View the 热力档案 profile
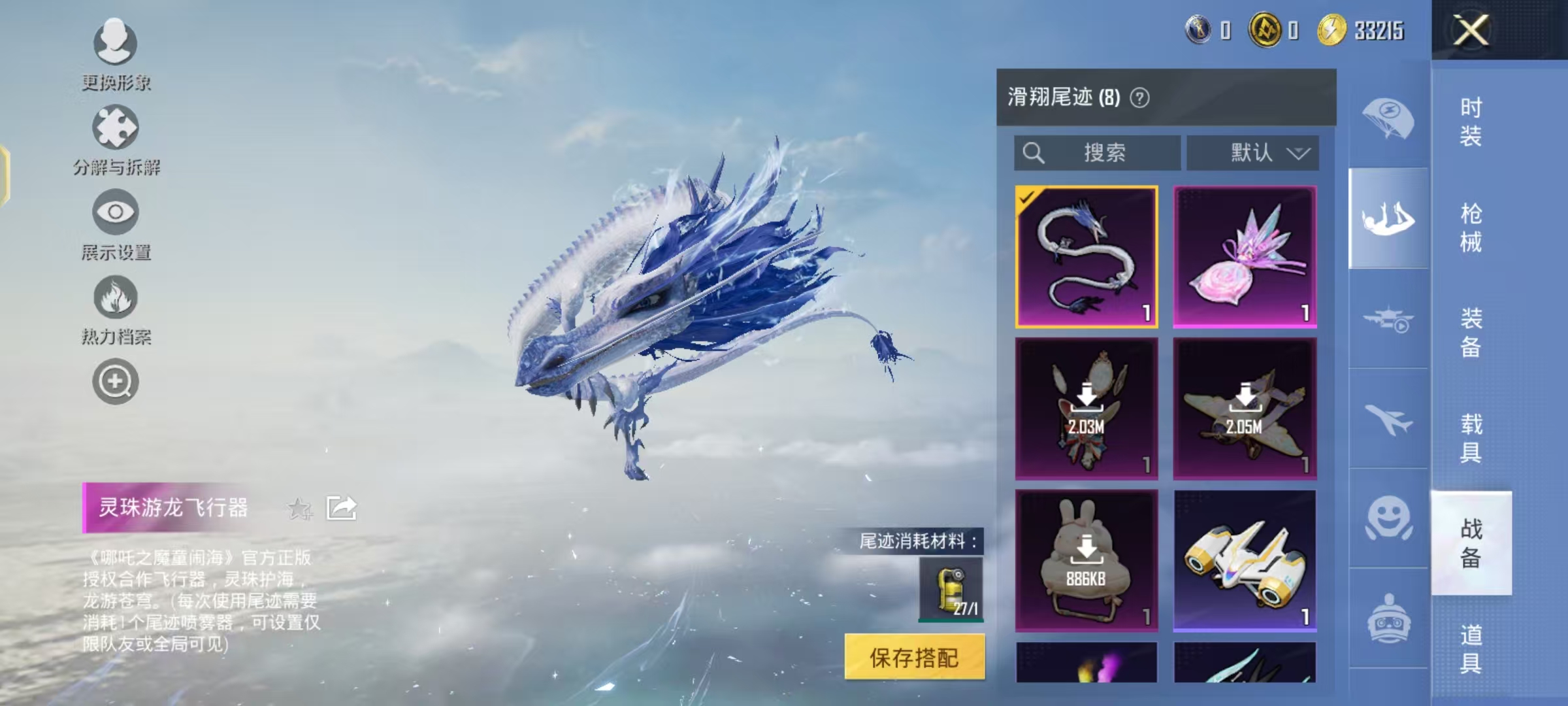1568x706 pixels. [115, 304]
